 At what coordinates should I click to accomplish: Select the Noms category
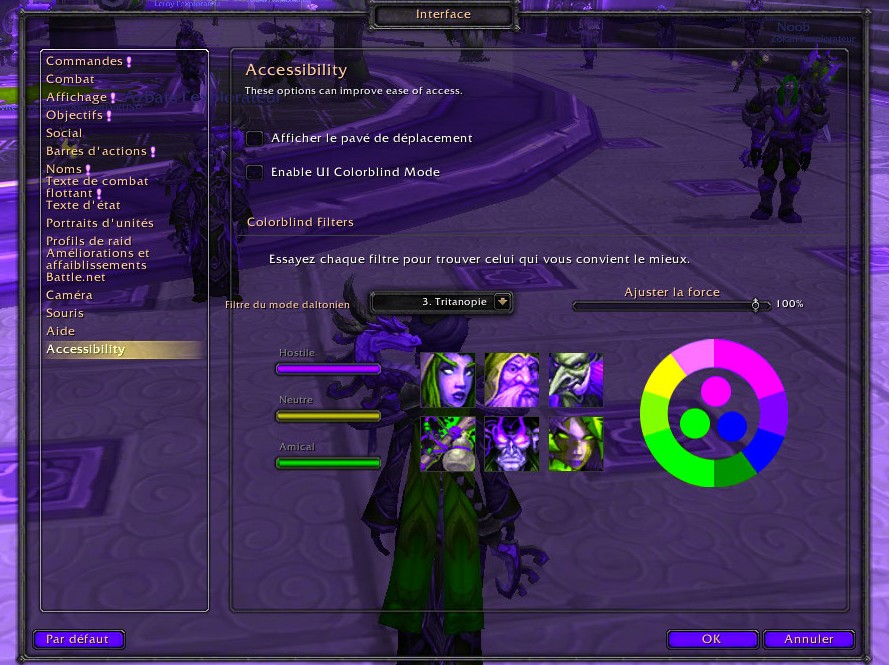pyautogui.click(x=64, y=169)
